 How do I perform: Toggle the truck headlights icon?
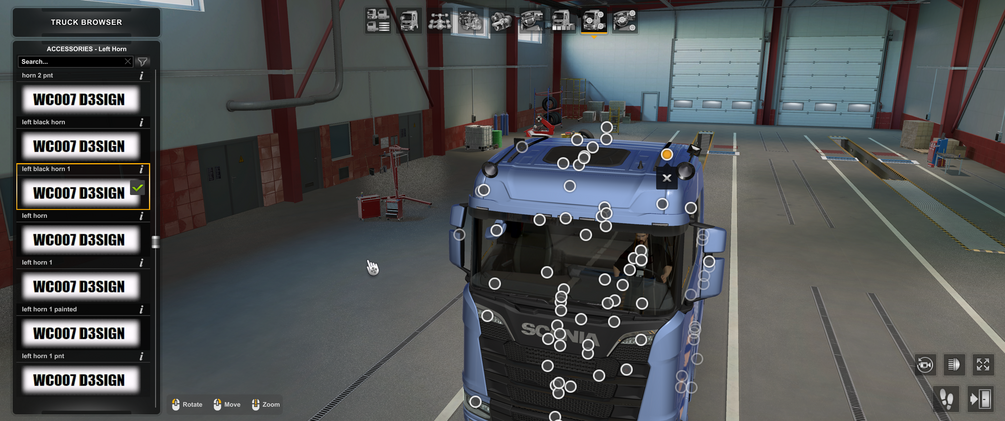coord(953,365)
